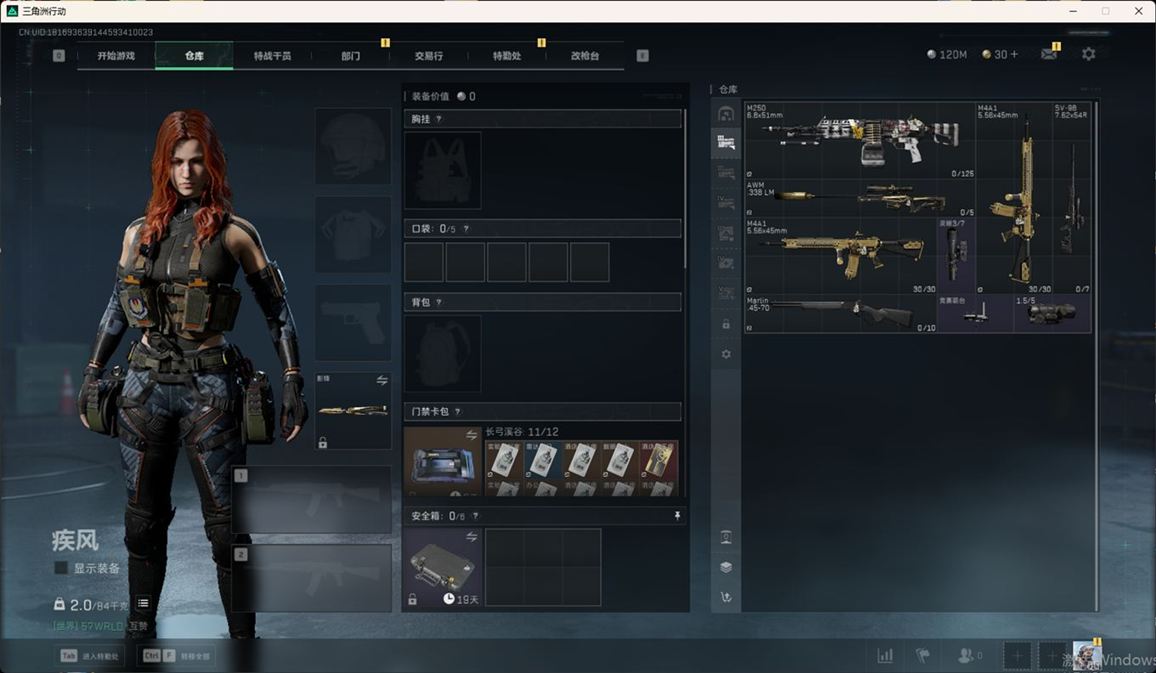Open the settings gear icon
The width and height of the screenshot is (1156, 673).
[1088, 54]
